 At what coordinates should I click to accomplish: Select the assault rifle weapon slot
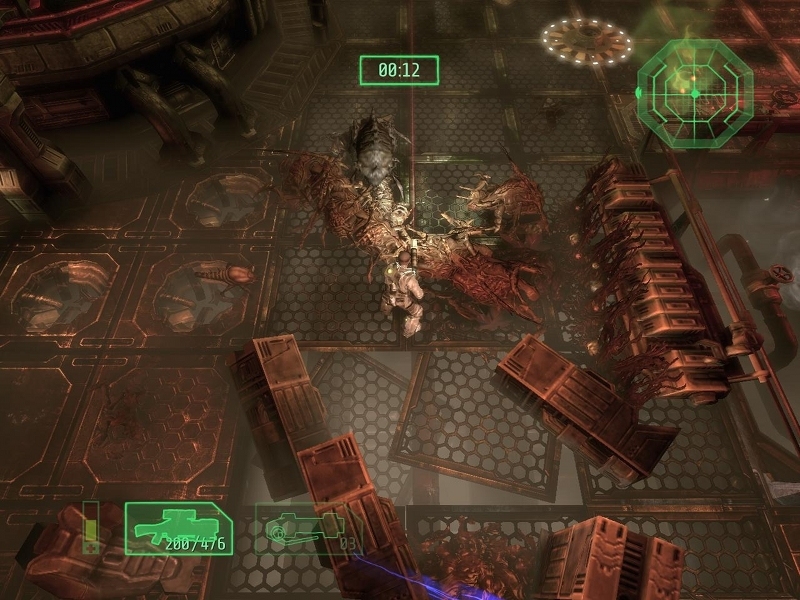tap(178, 528)
